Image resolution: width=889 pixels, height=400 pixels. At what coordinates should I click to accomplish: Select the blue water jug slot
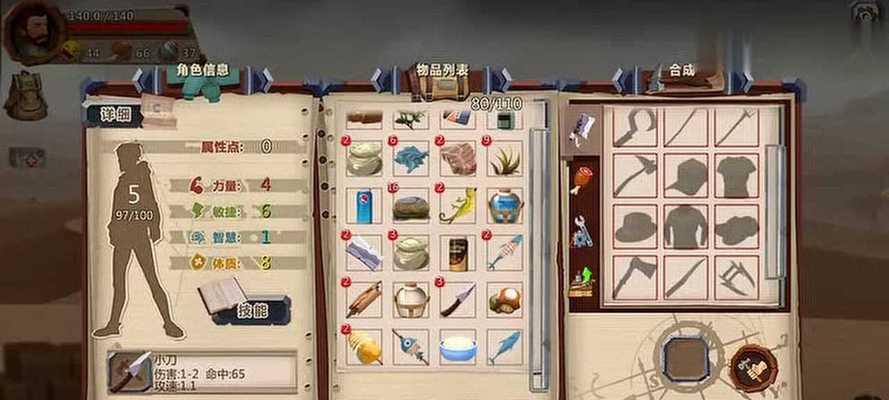(505, 205)
